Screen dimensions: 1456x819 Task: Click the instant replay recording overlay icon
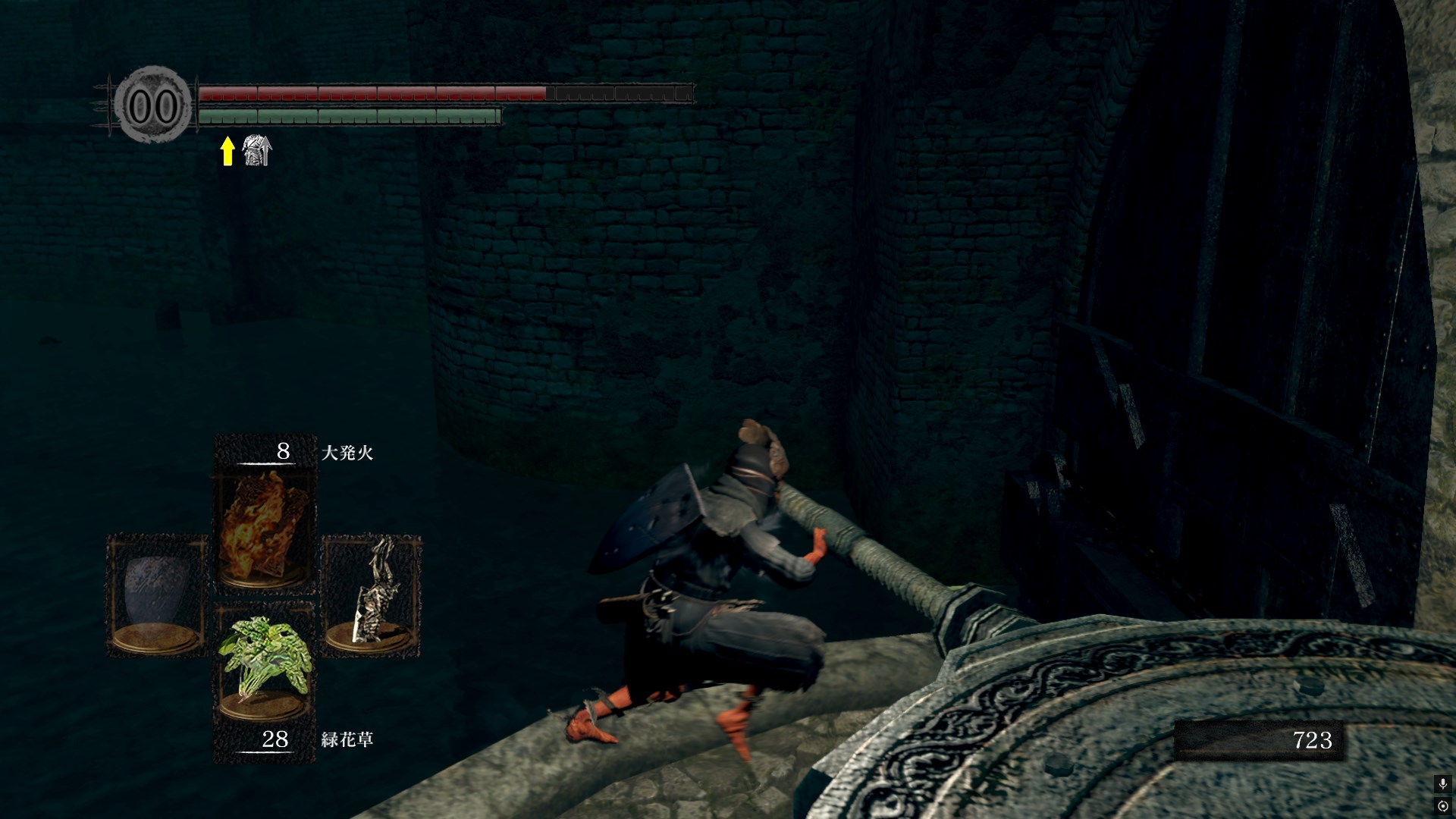point(1442,805)
